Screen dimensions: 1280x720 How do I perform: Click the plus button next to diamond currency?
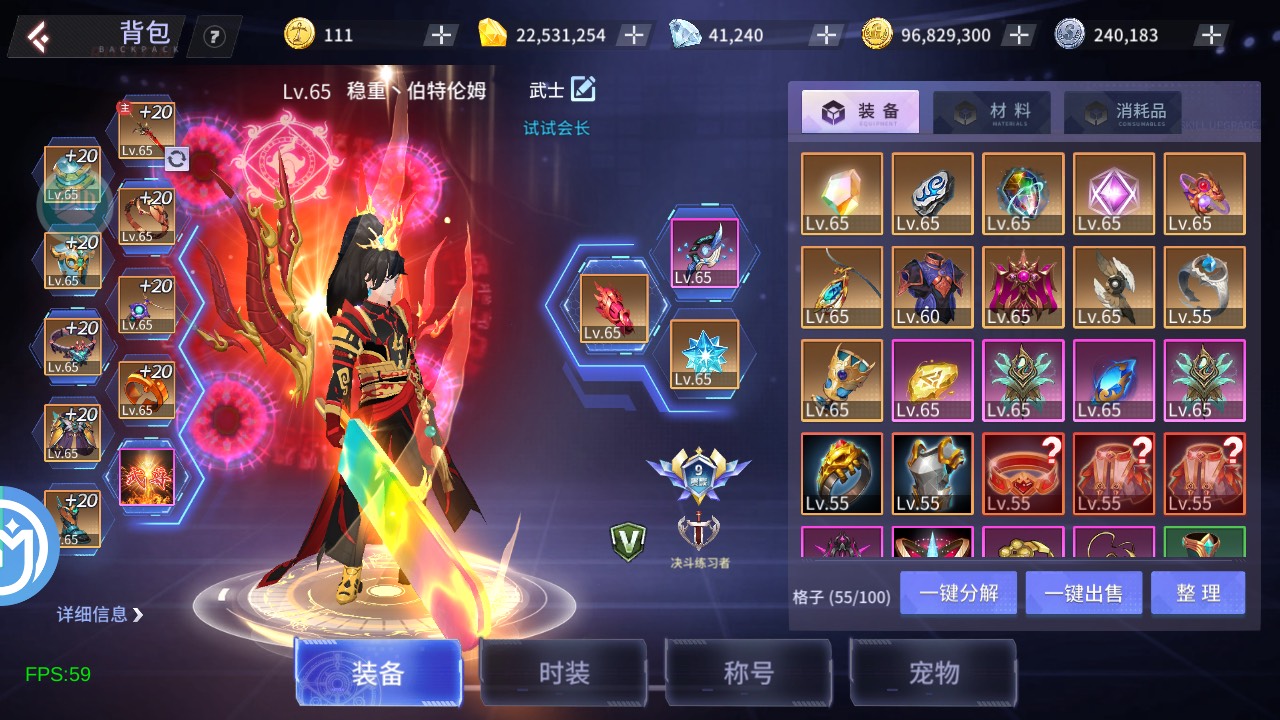825,33
